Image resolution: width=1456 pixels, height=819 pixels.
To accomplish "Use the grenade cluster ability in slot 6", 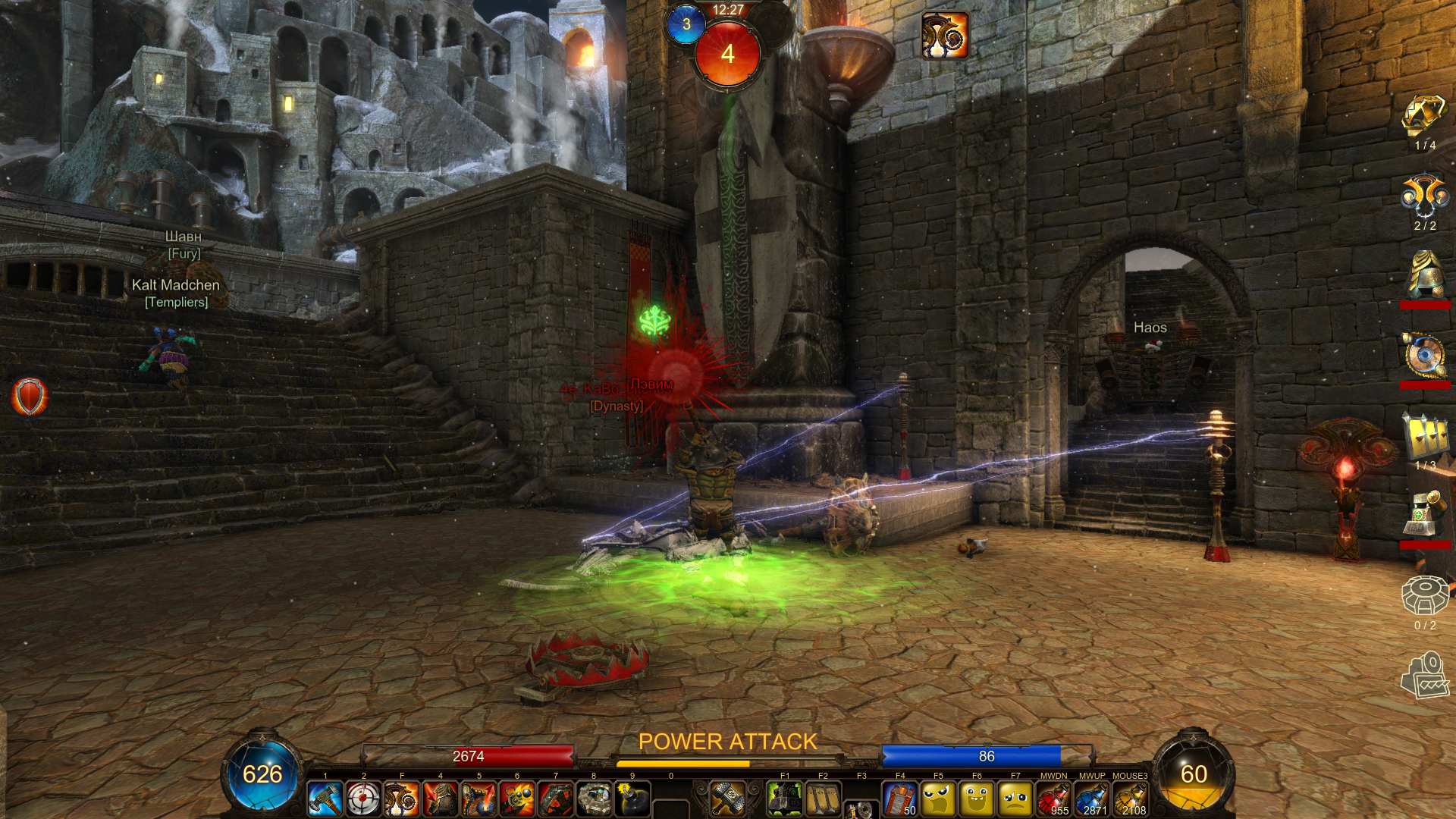I will (x=517, y=799).
